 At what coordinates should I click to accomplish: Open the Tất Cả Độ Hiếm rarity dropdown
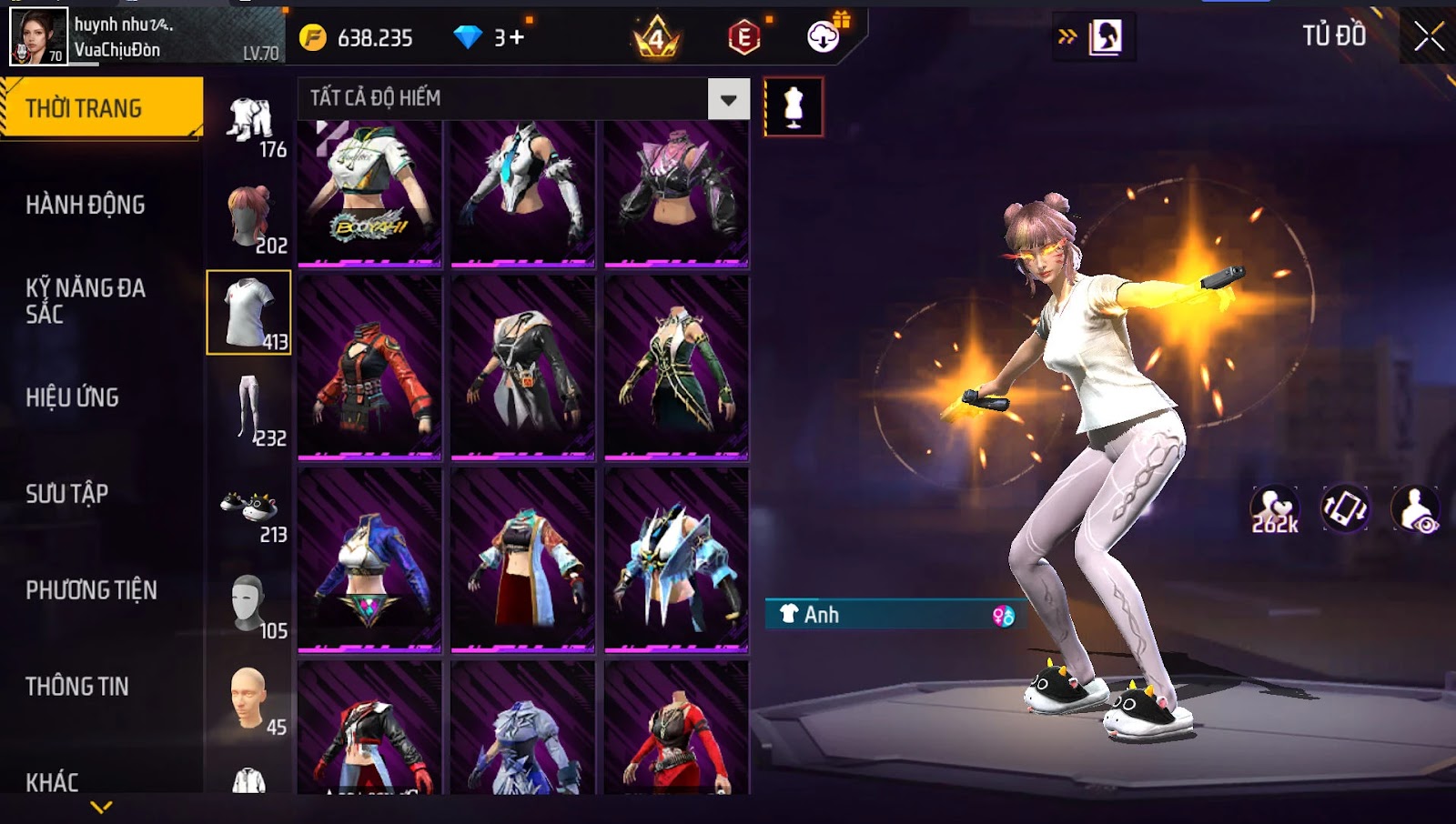pos(728,99)
